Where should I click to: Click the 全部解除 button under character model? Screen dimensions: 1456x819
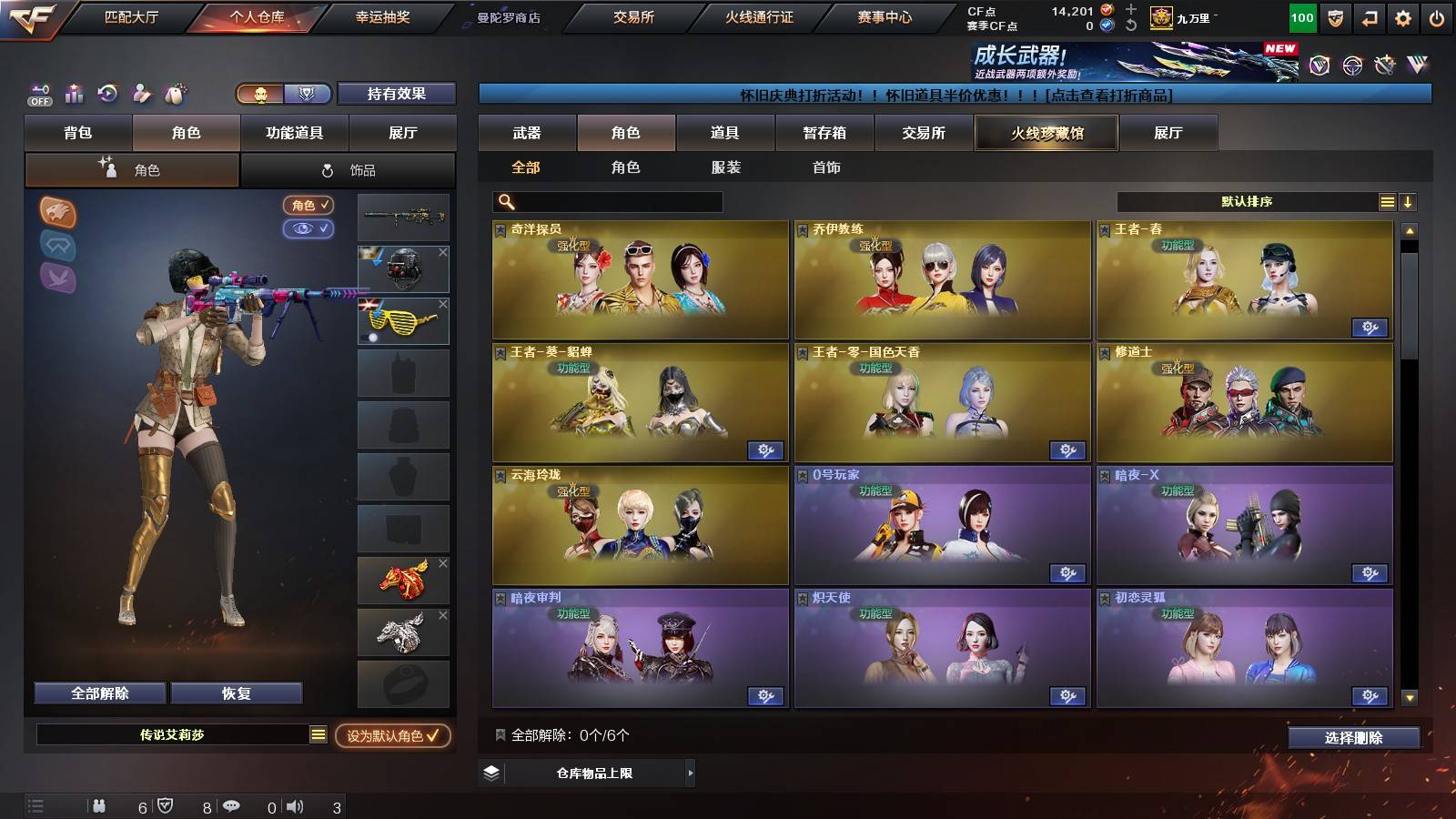click(99, 693)
